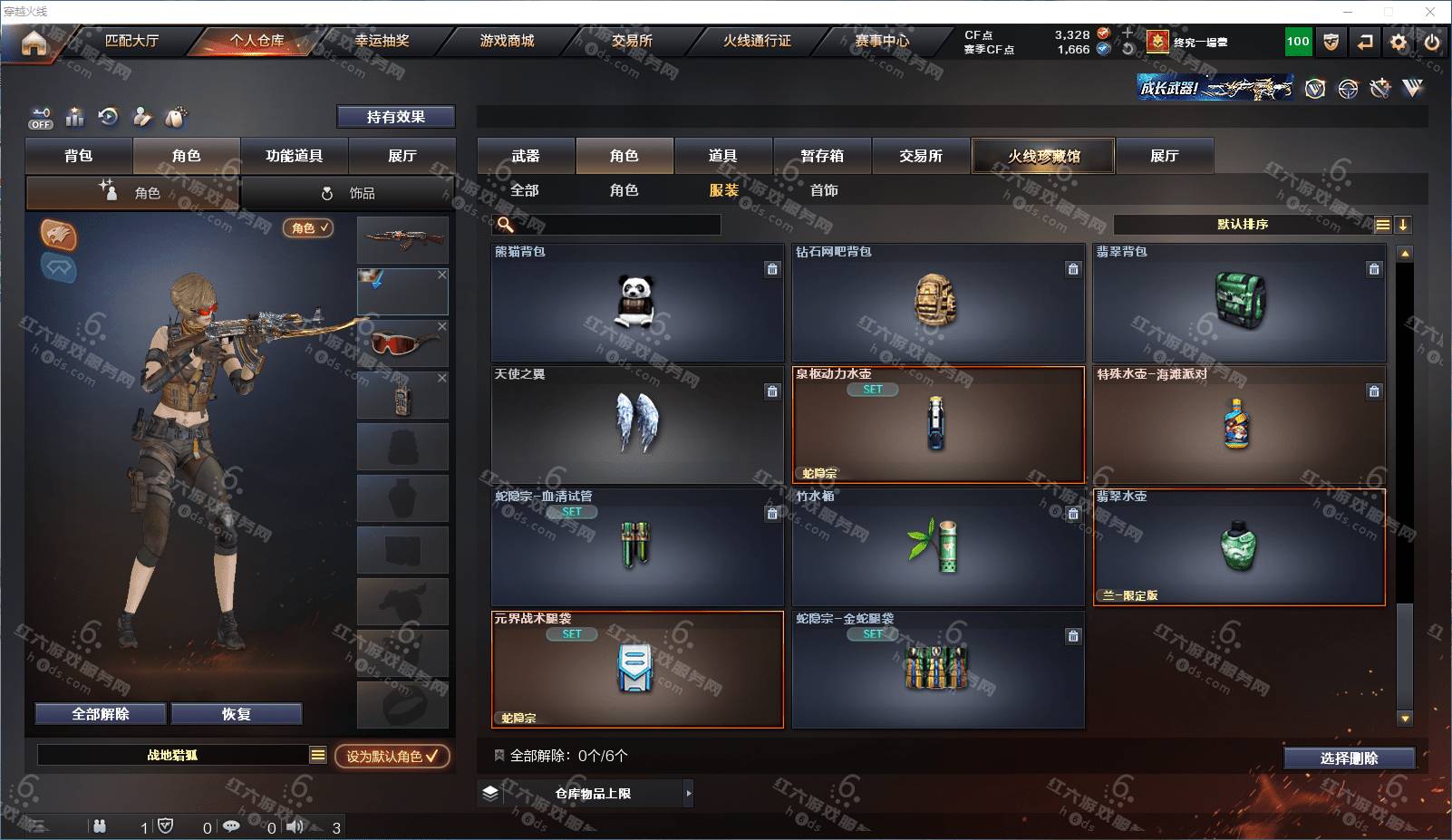Open the 火线珍藏馆 tab
The width and height of the screenshot is (1452, 840).
tap(1043, 156)
